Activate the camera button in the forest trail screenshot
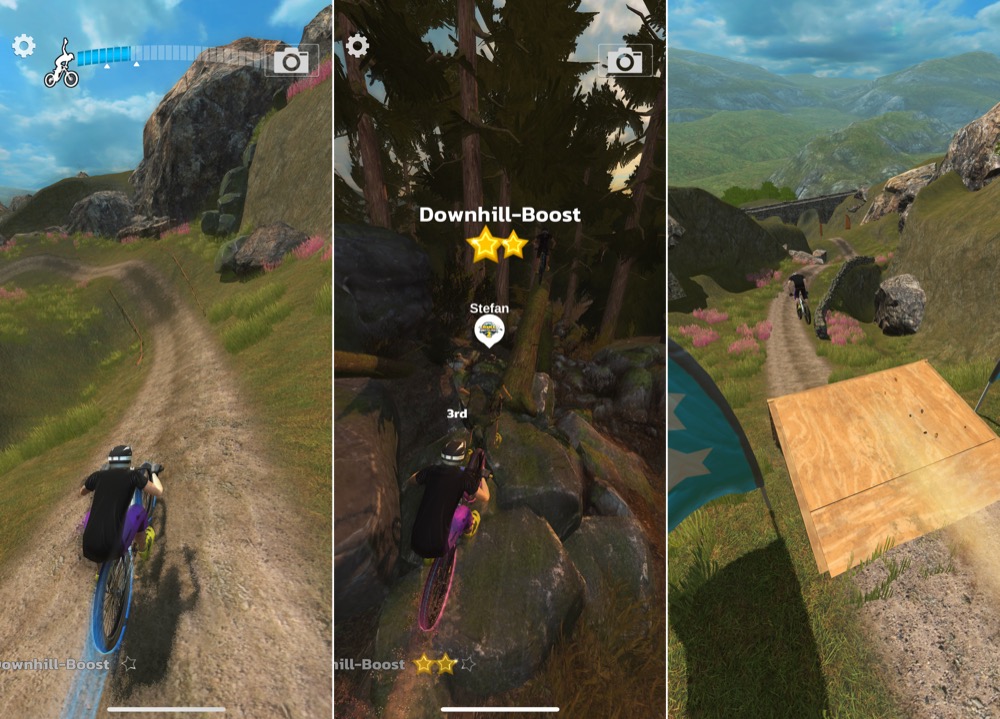The width and height of the screenshot is (1000, 719). 626,61
